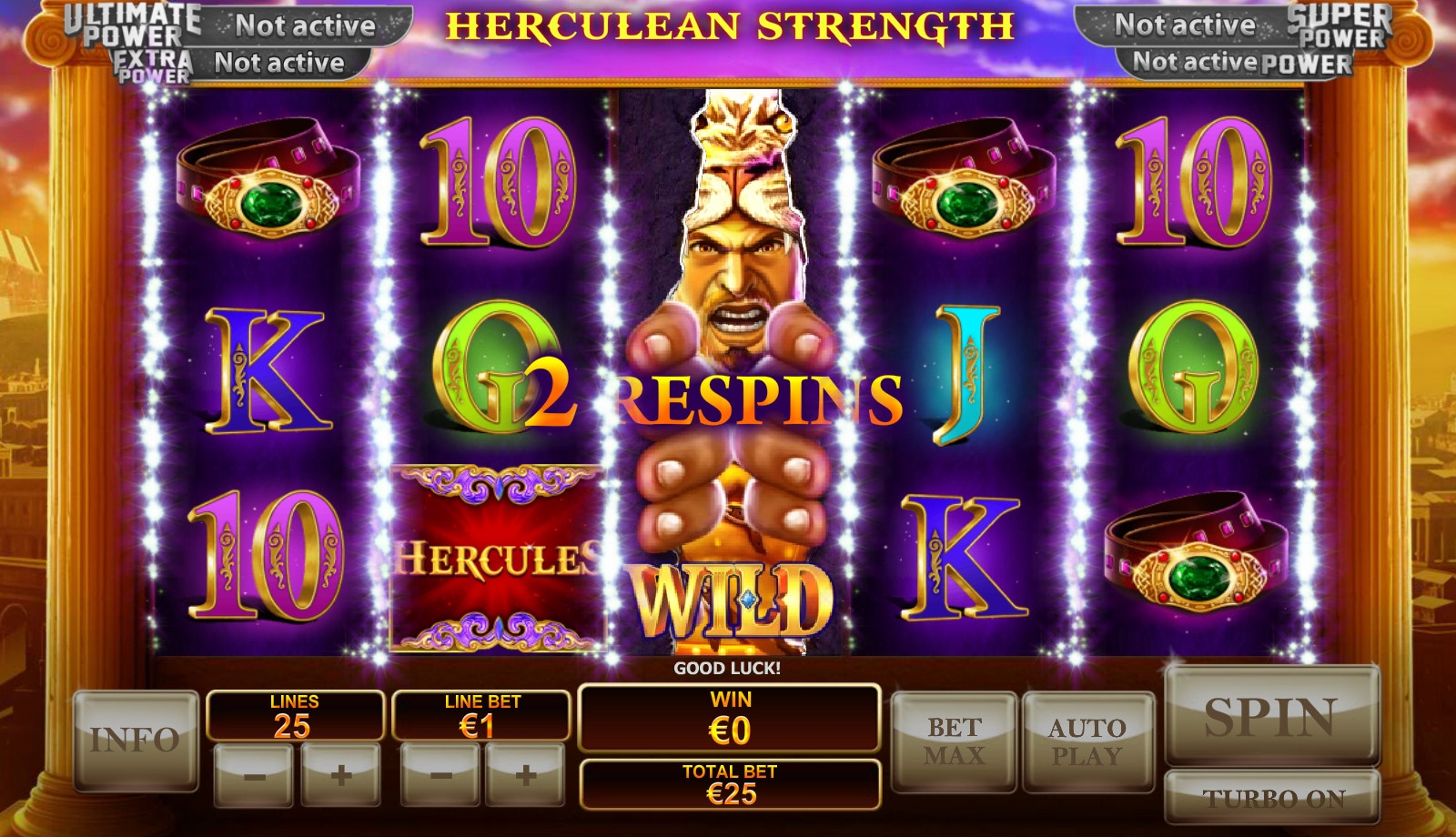Set the wager with Bet Max

(954, 741)
